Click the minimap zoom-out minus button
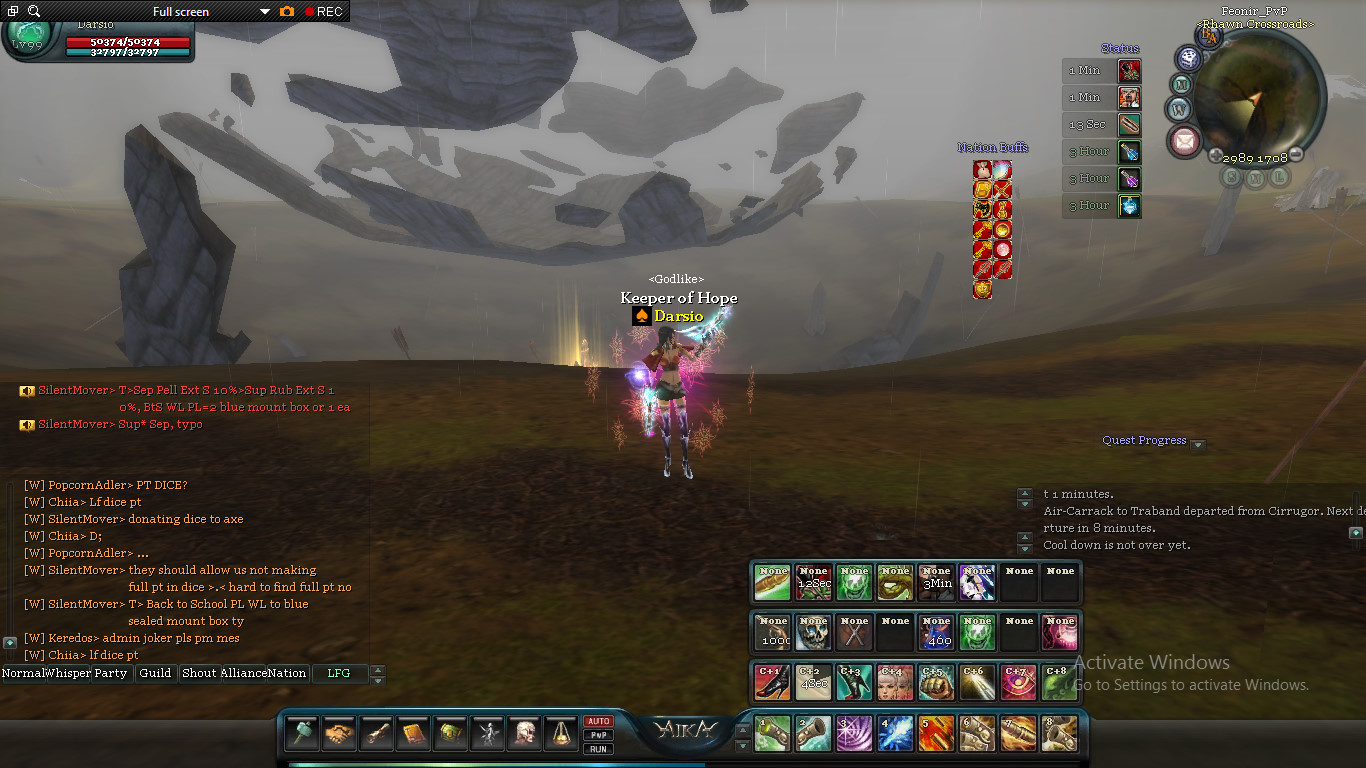 [x=1296, y=154]
